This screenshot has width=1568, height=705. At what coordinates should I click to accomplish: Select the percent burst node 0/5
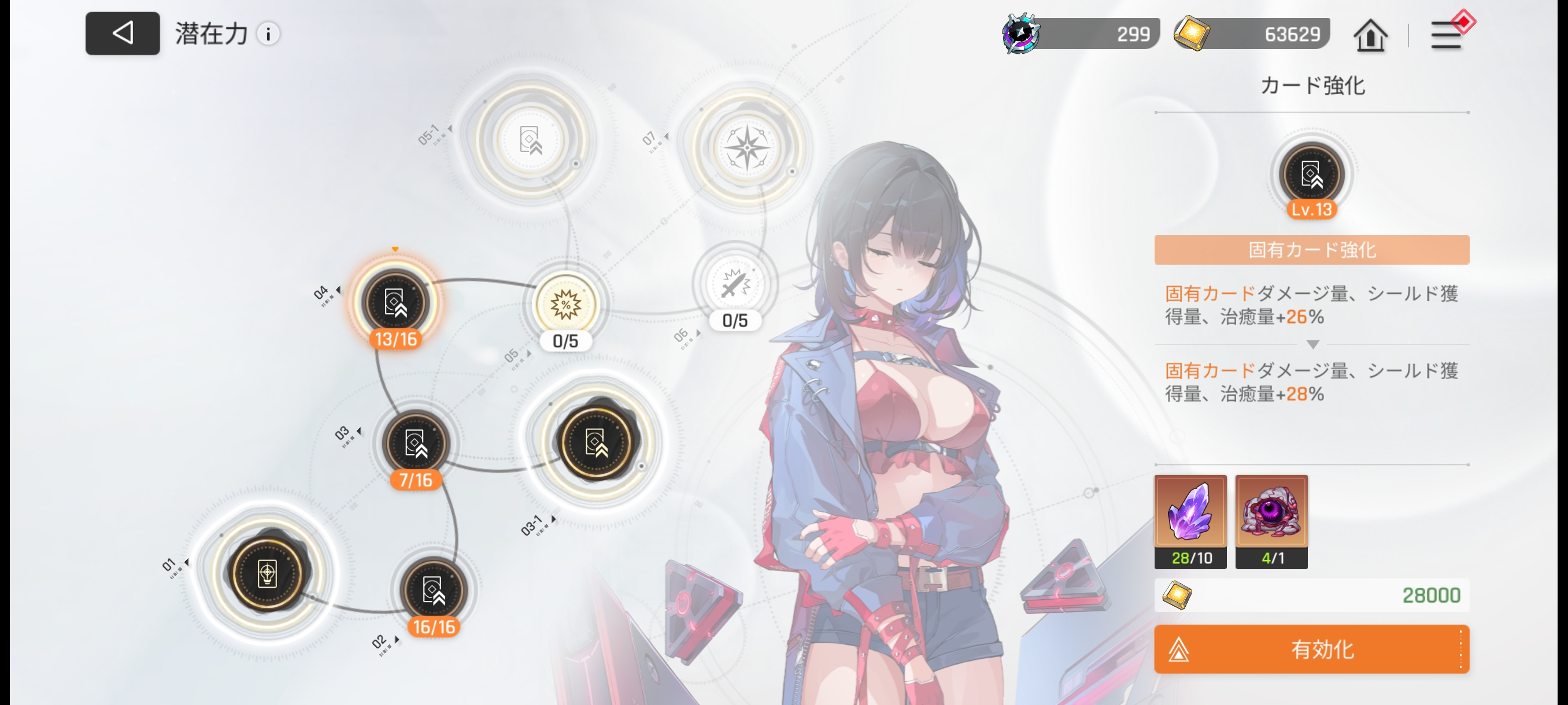[x=565, y=304]
